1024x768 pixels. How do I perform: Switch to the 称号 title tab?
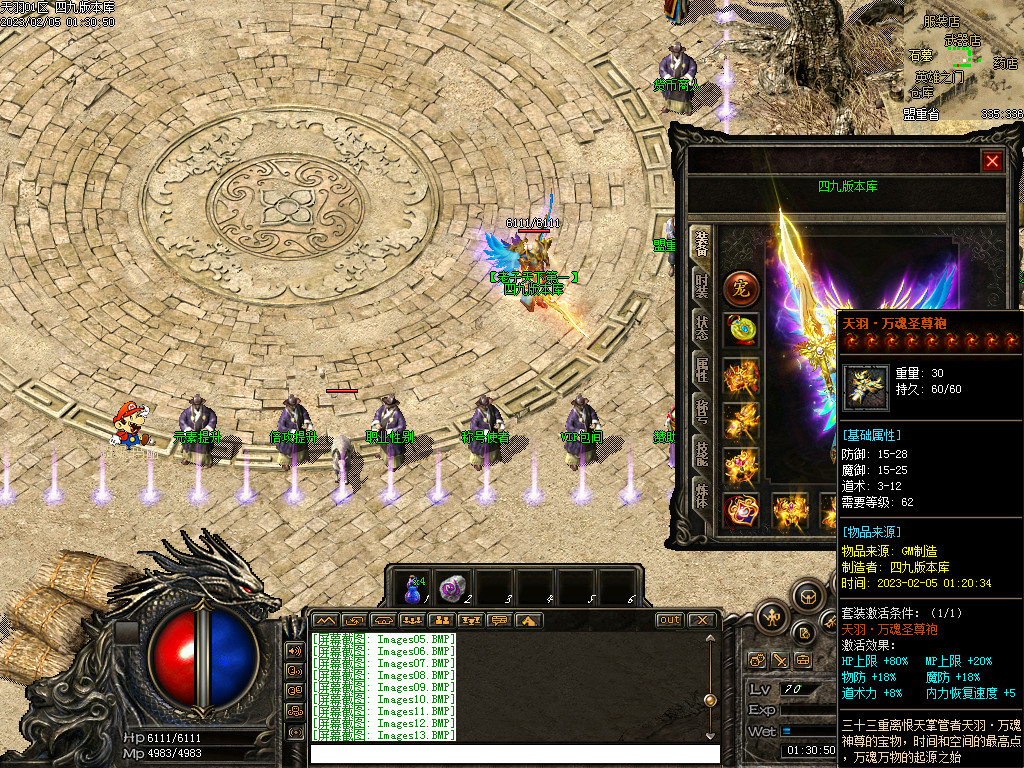click(x=702, y=411)
